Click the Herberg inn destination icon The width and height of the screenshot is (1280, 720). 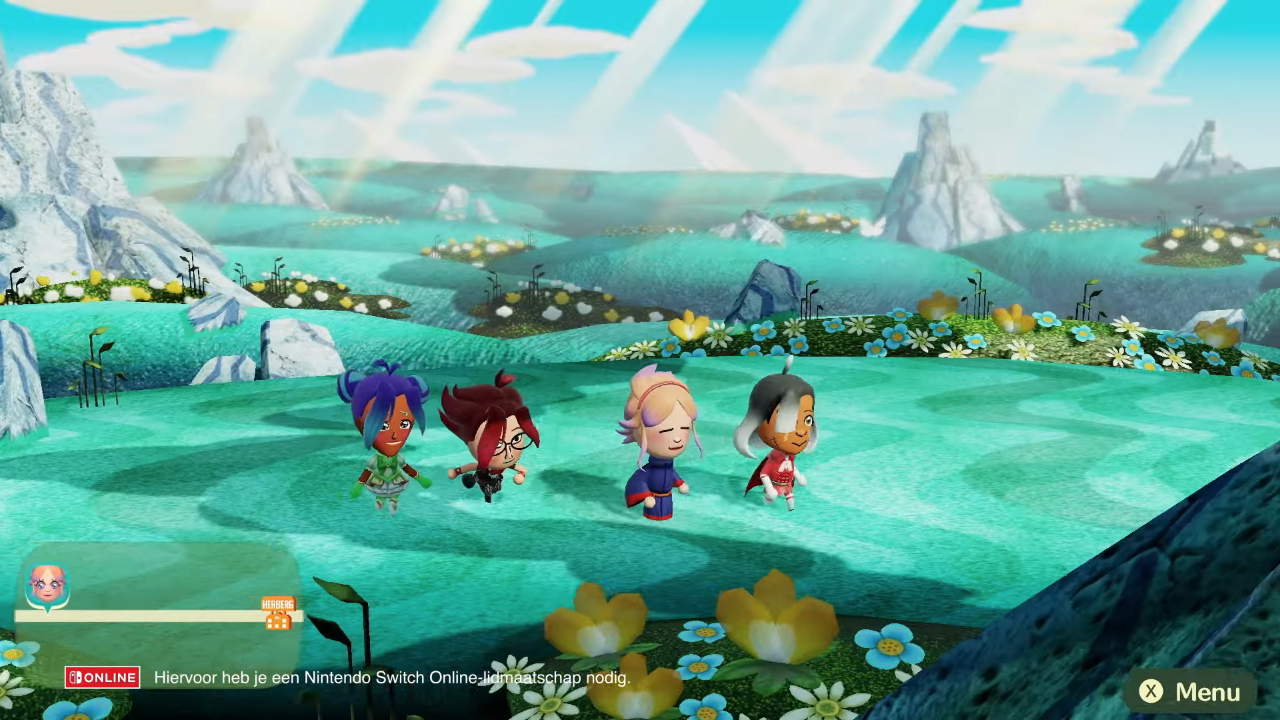278,614
